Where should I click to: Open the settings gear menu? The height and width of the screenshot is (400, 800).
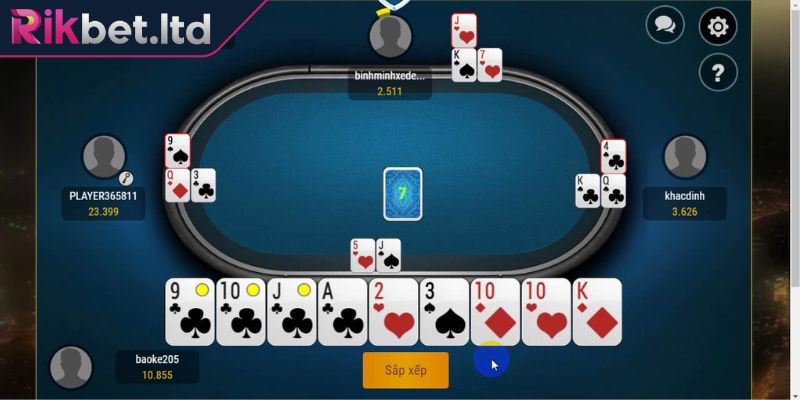(x=717, y=27)
